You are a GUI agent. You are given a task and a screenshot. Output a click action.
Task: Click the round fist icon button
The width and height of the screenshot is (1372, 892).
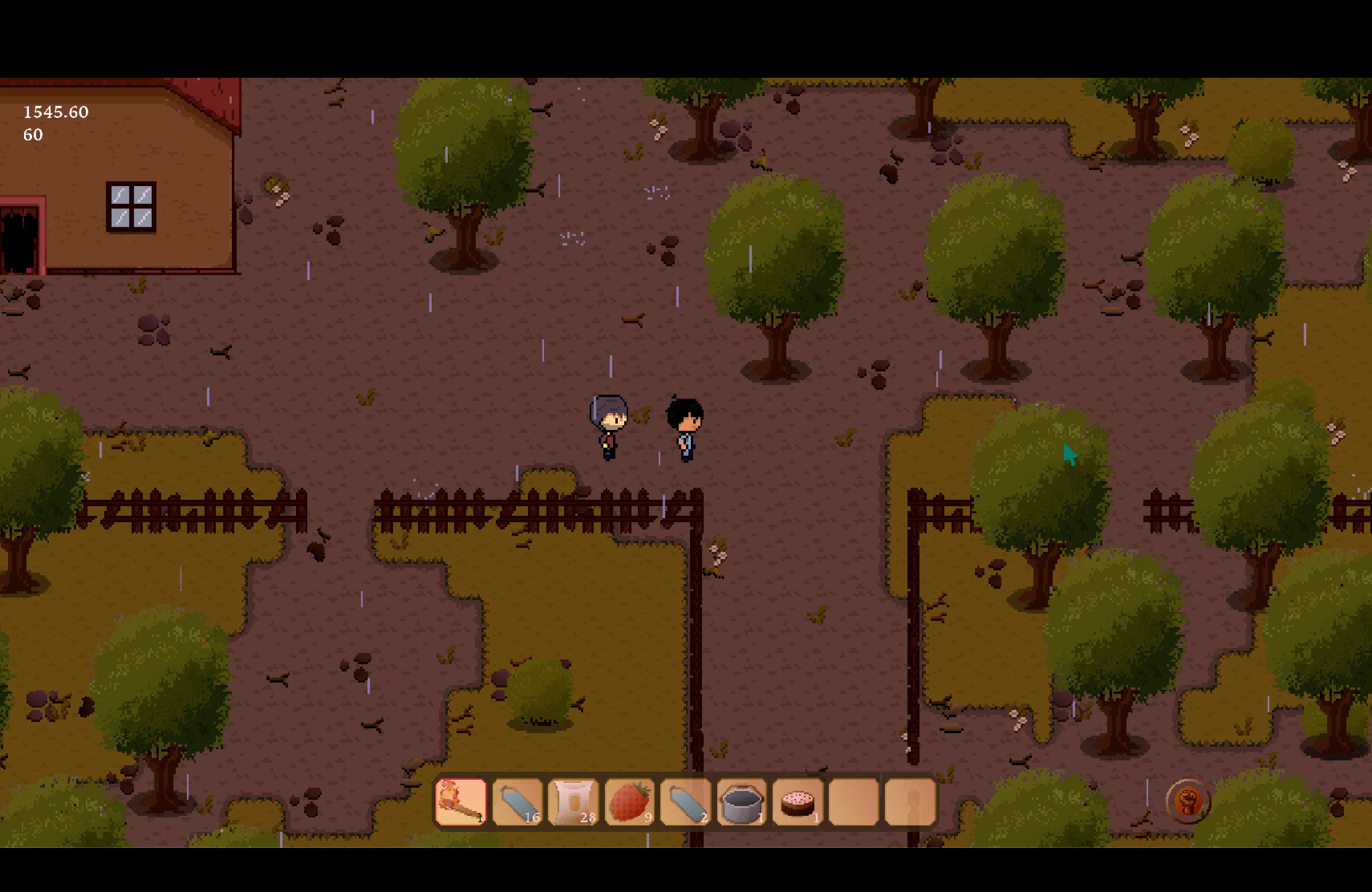[1187, 801]
